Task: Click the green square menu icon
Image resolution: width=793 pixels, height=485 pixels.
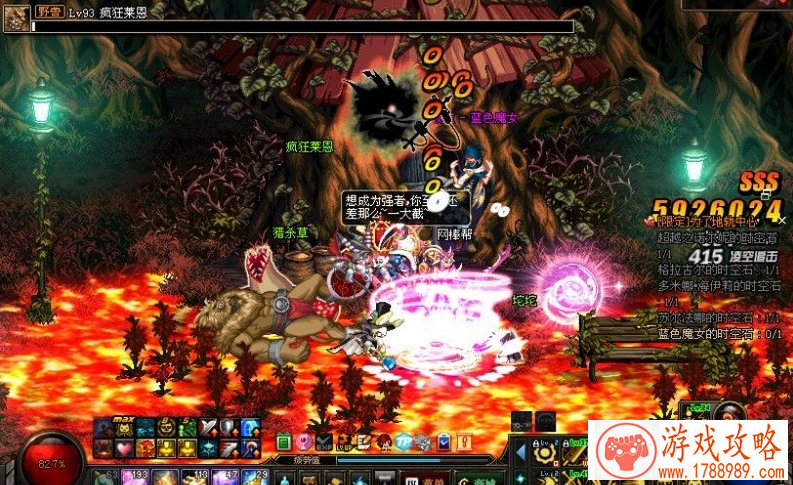Action: click(283, 442)
